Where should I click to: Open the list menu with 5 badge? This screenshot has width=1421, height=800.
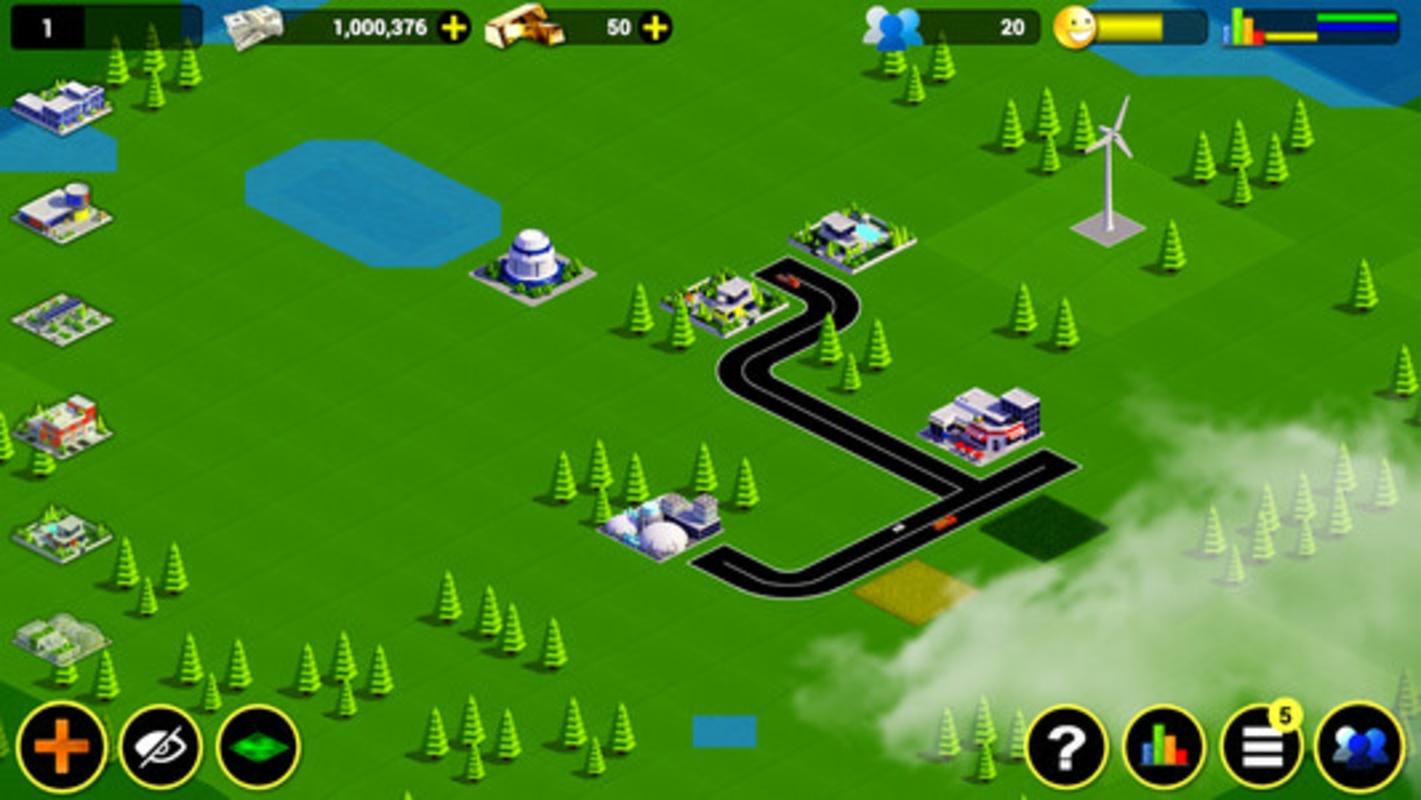tap(1261, 747)
